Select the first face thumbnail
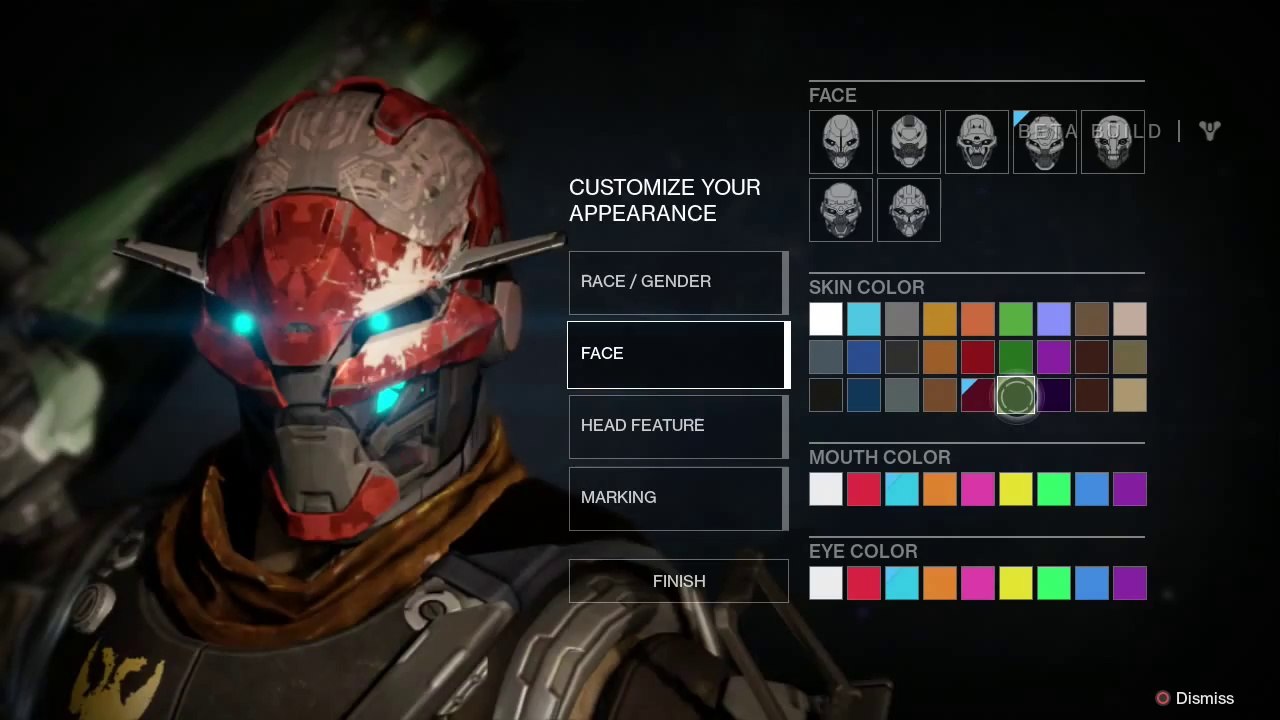Image resolution: width=1280 pixels, height=720 pixels. pyautogui.click(x=840, y=142)
